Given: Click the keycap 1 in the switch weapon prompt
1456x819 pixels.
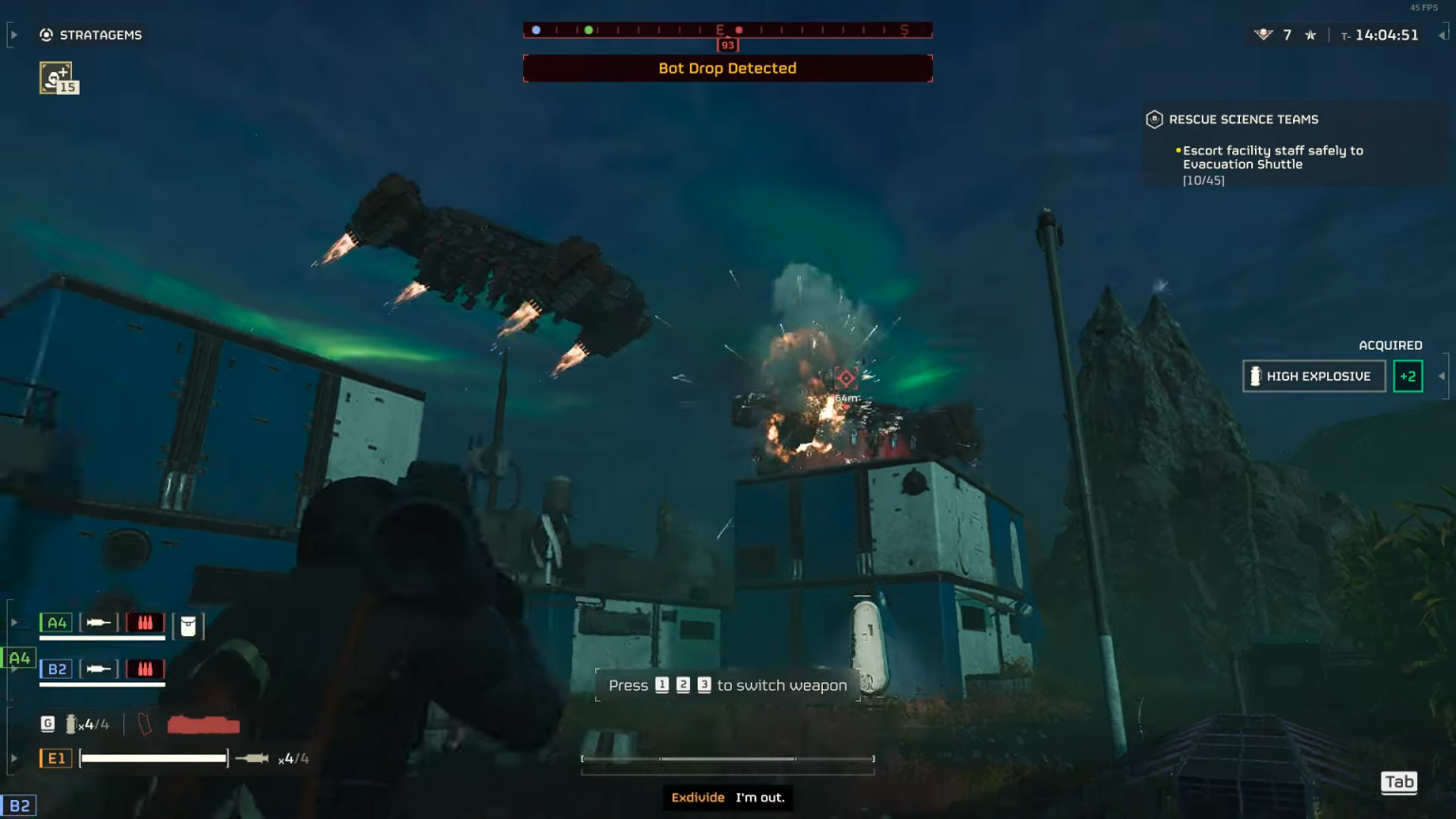Looking at the screenshot, I should [662, 684].
